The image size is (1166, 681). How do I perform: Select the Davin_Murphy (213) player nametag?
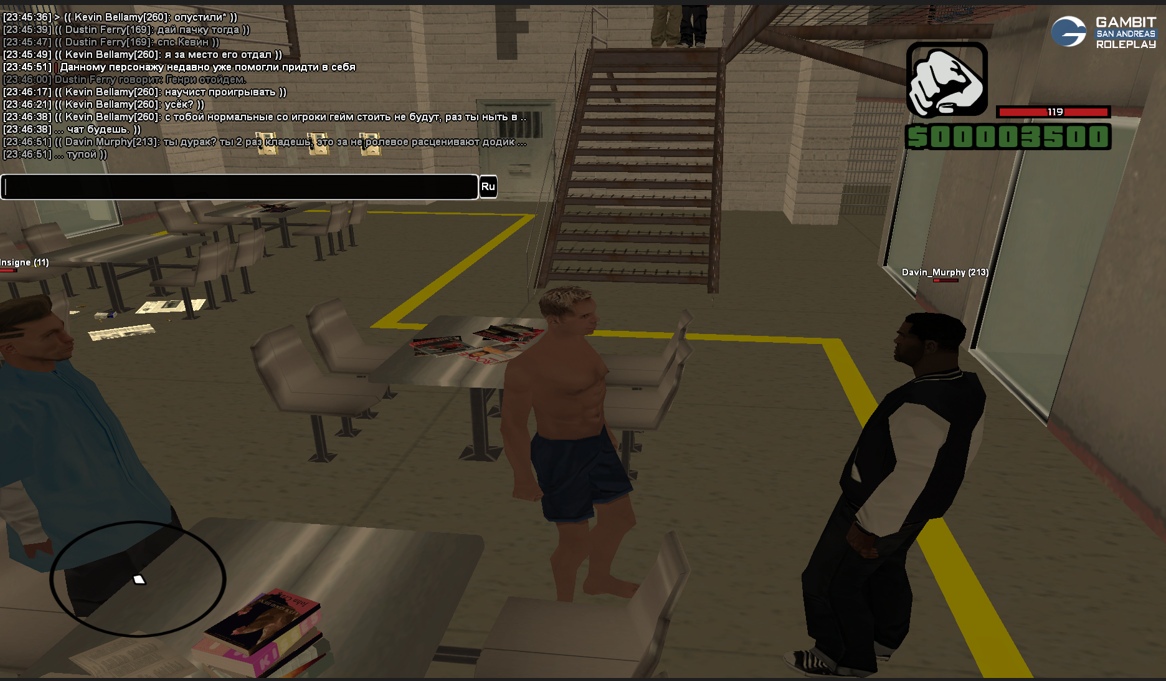945,272
